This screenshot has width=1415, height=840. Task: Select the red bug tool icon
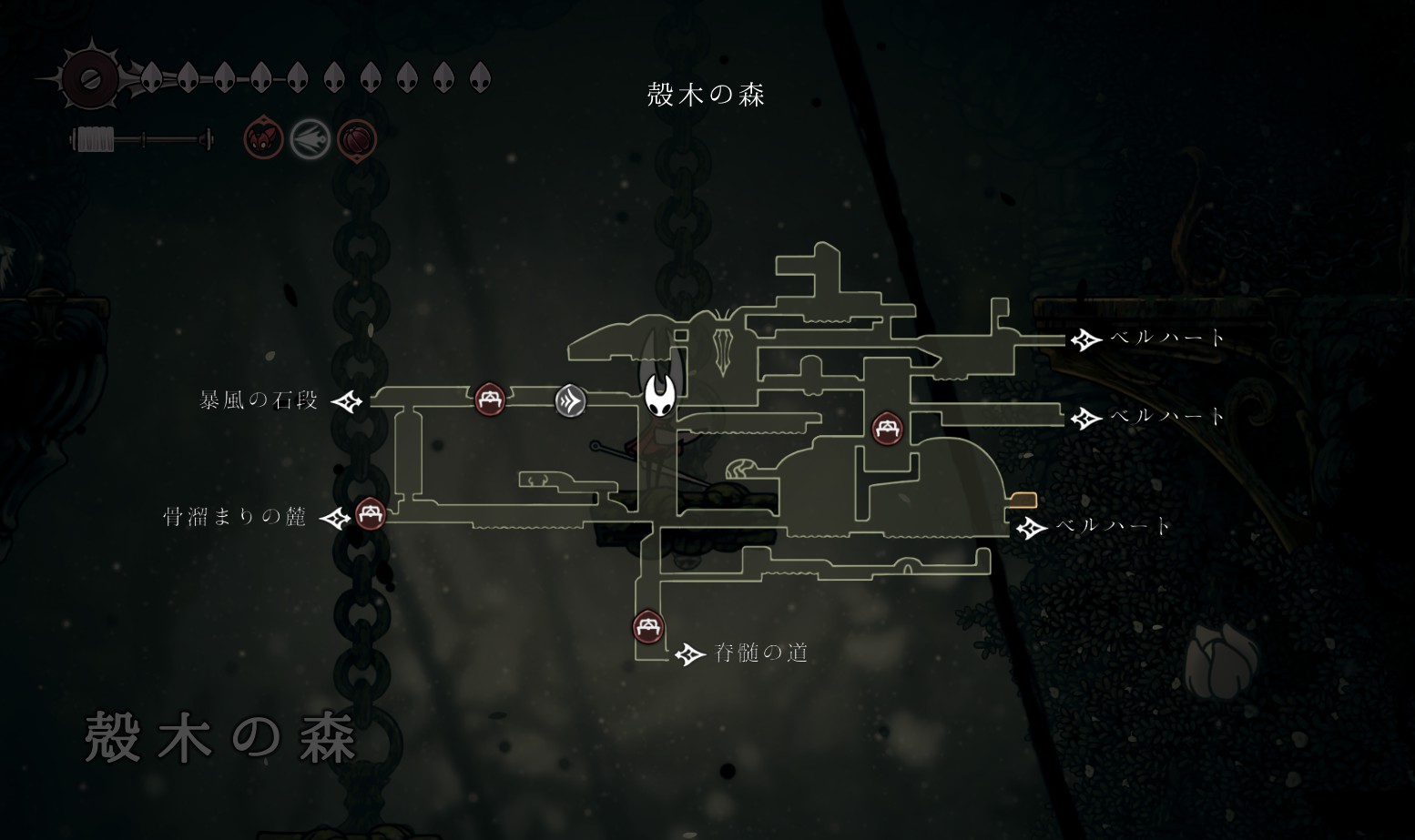point(263,139)
